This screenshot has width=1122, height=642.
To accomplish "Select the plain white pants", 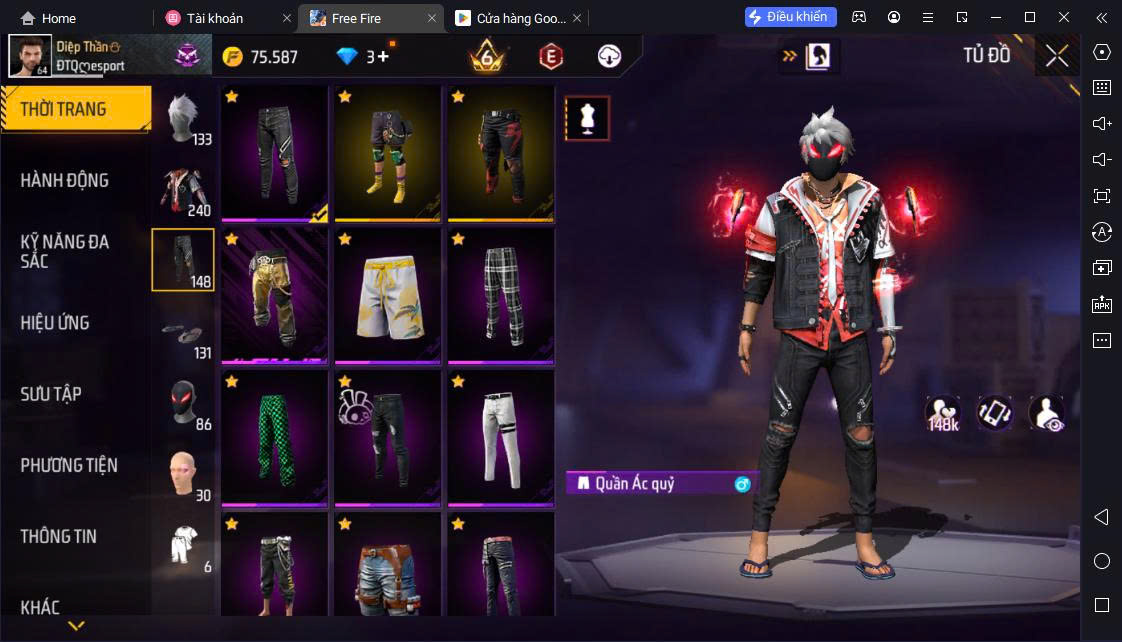I will 501,439.
